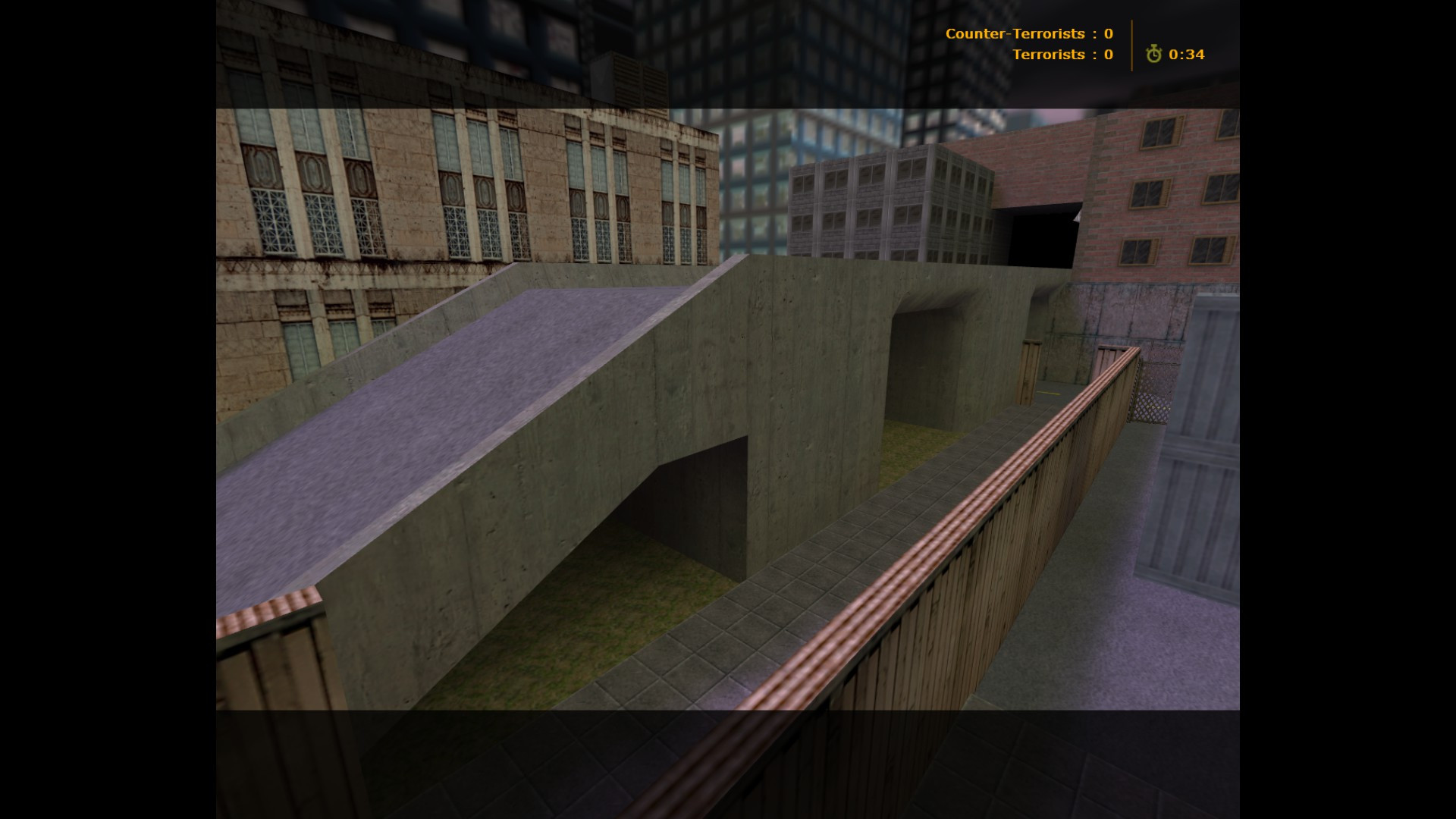Image resolution: width=1456 pixels, height=819 pixels.
Task: Select the 0:34 round countdown timer
Action: [1186, 55]
